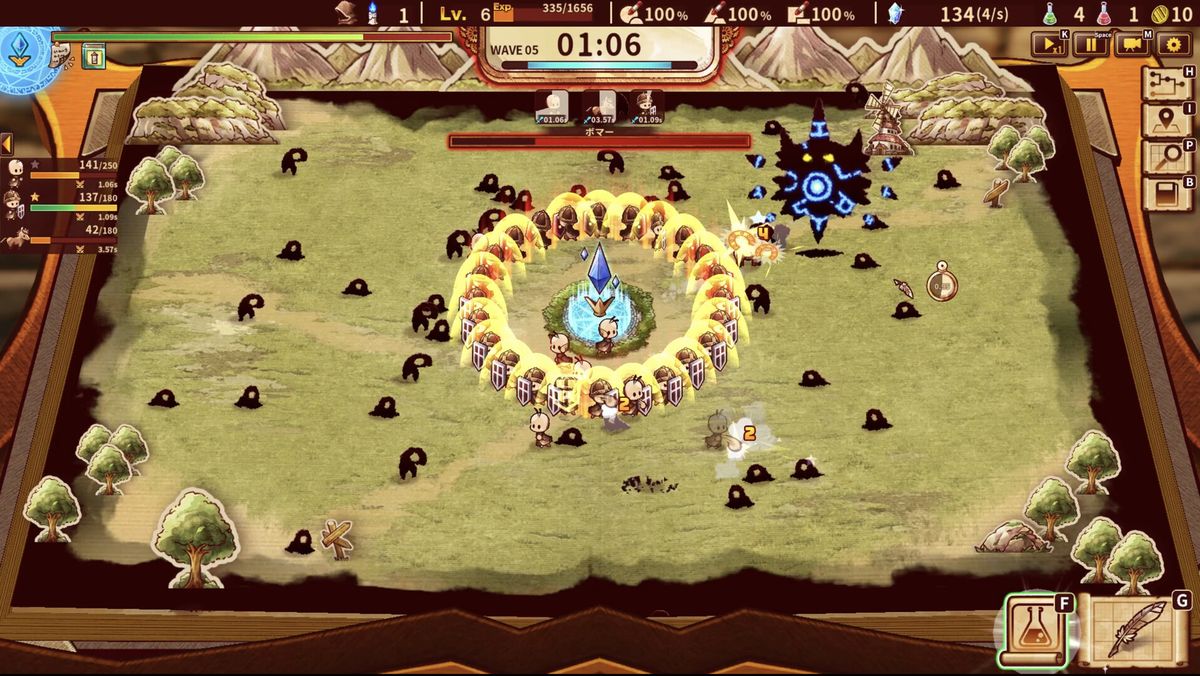Collapse the unit list with the arrow

click(x=6, y=143)
